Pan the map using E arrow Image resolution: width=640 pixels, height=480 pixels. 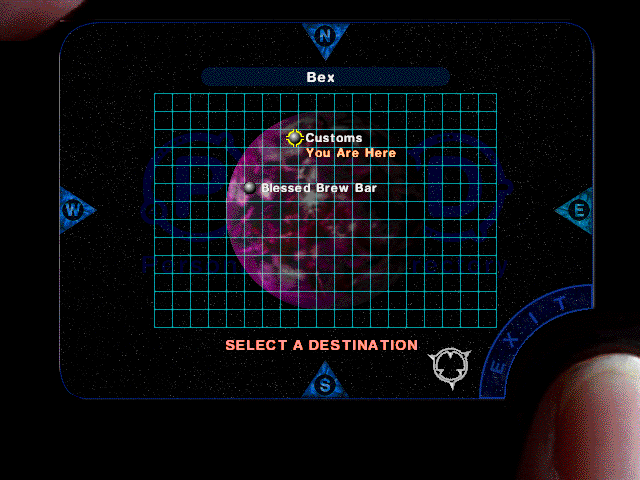(x=576, y=209)
